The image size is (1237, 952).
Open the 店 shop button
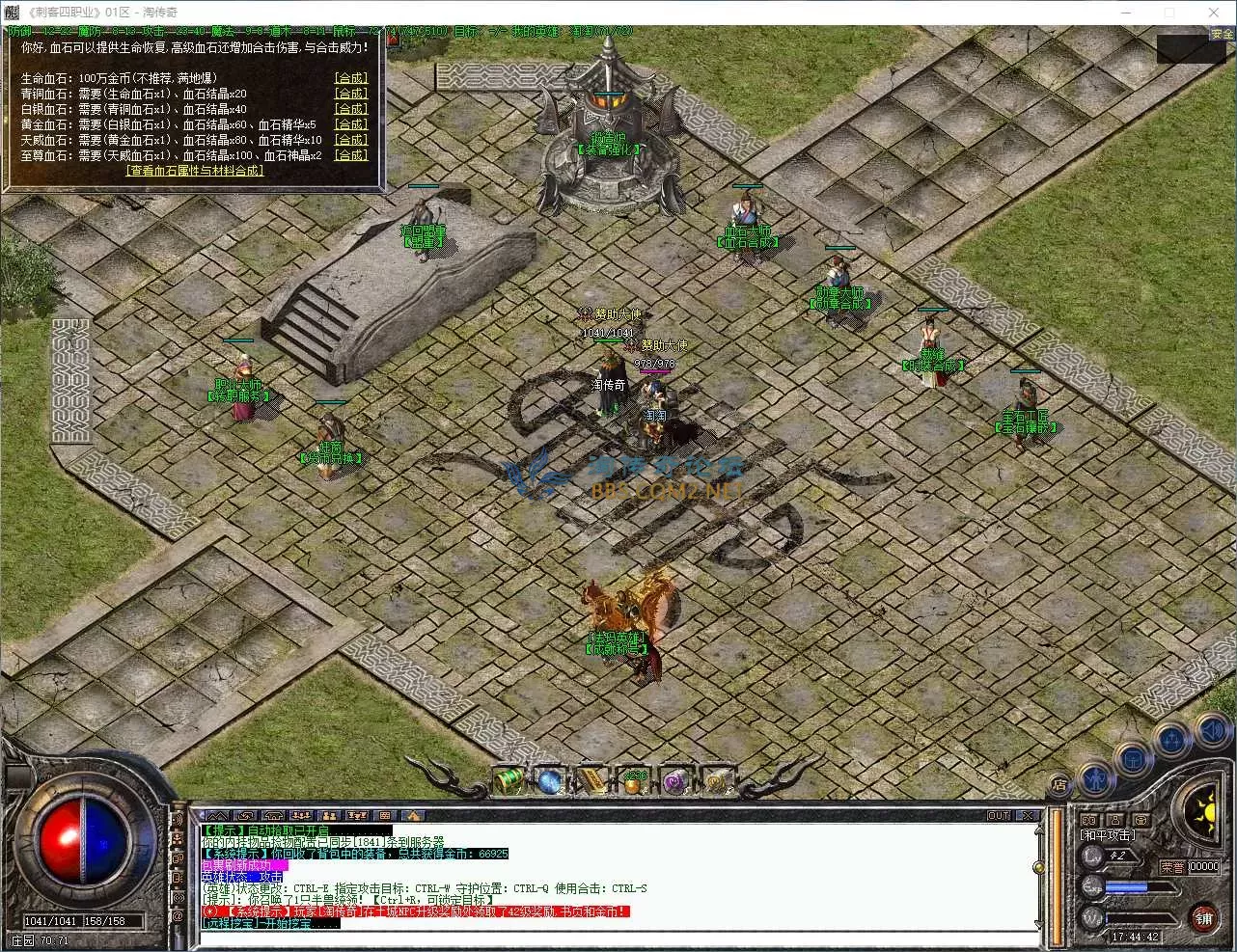pos(1059,785)
